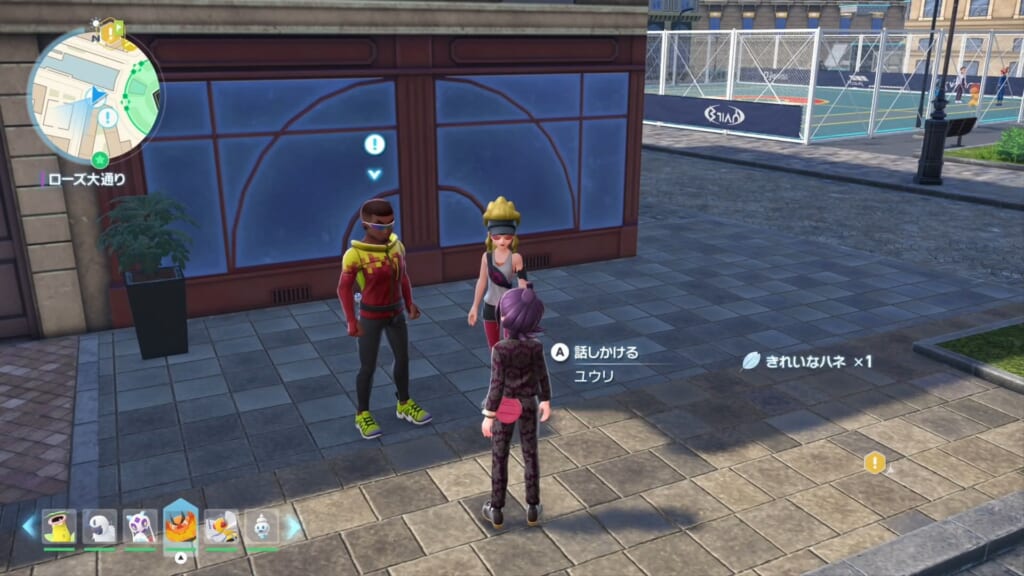Click the exclamation quest marker above the NPC
The image size is (1024, 576).
tap(375, 144)
